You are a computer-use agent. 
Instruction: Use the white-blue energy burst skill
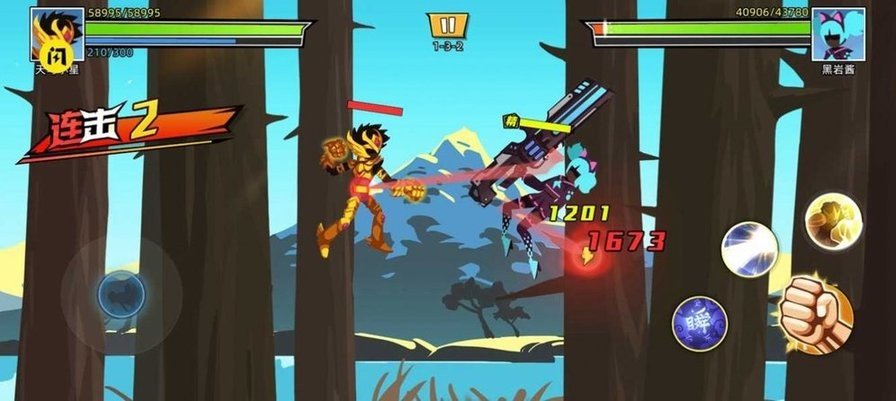[x=749, y=248]
